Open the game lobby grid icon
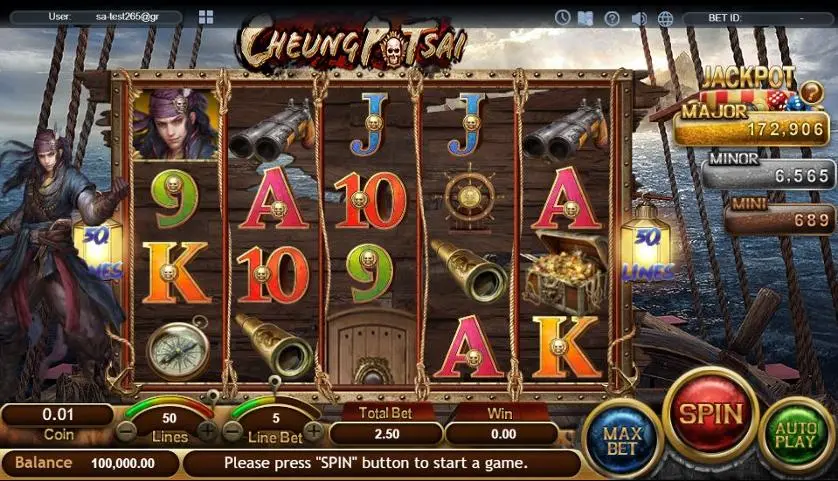The image size is (838, 481). 206,18
